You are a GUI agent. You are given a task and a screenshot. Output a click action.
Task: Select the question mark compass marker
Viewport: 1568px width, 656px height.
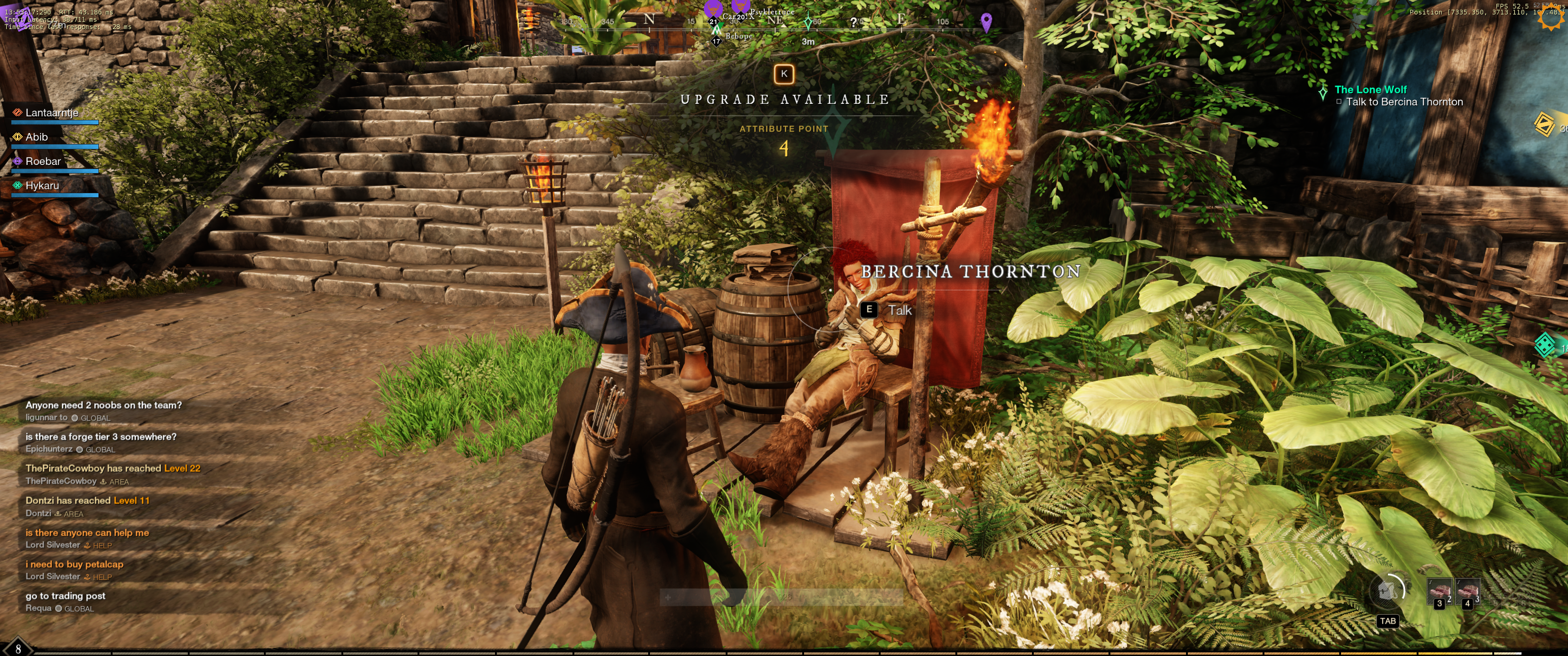853,22
